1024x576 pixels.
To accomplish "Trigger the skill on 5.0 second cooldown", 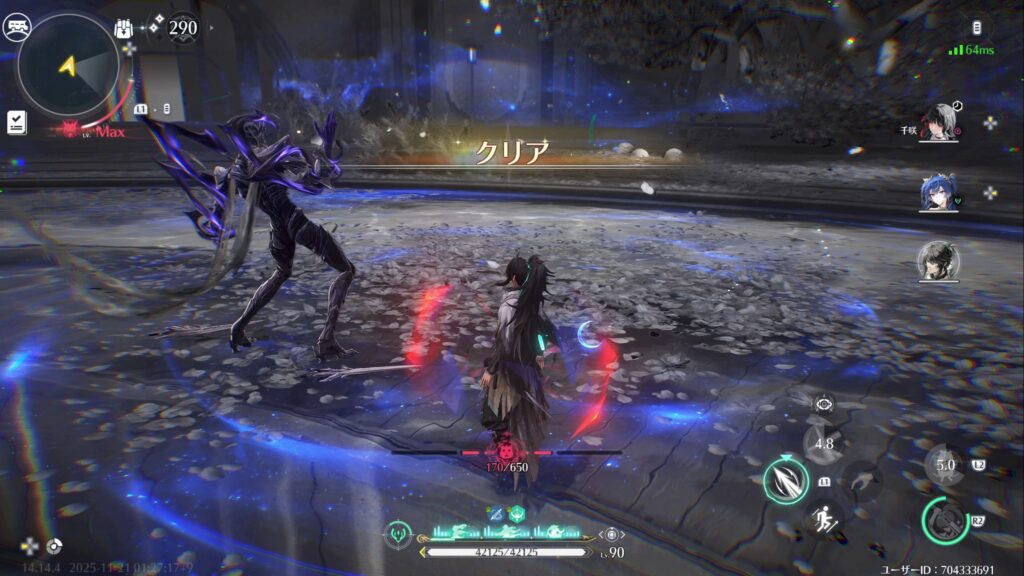I will click(x=945, y=465).
